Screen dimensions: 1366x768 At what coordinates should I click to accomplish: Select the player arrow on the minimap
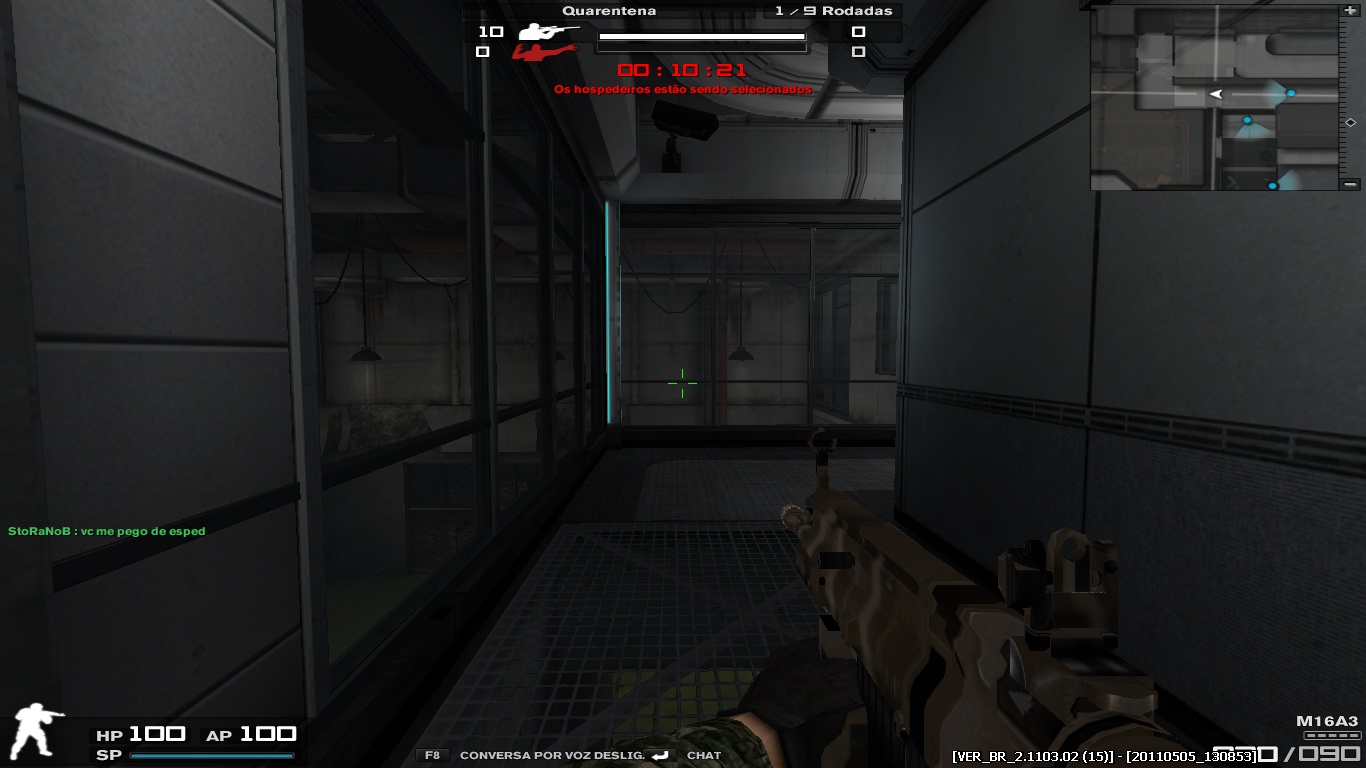click(1213, 92)
